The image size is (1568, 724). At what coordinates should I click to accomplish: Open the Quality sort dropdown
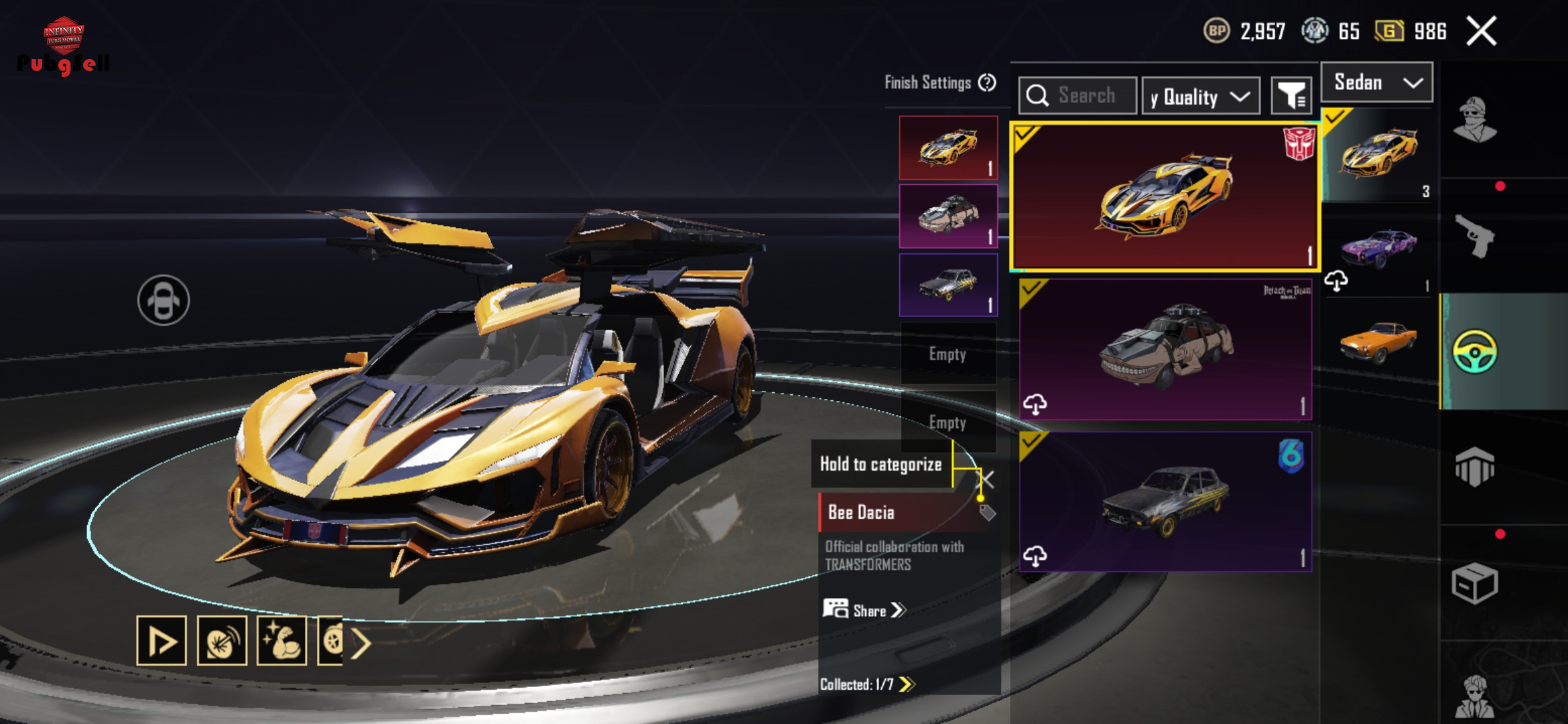[x=1200, y=97]
